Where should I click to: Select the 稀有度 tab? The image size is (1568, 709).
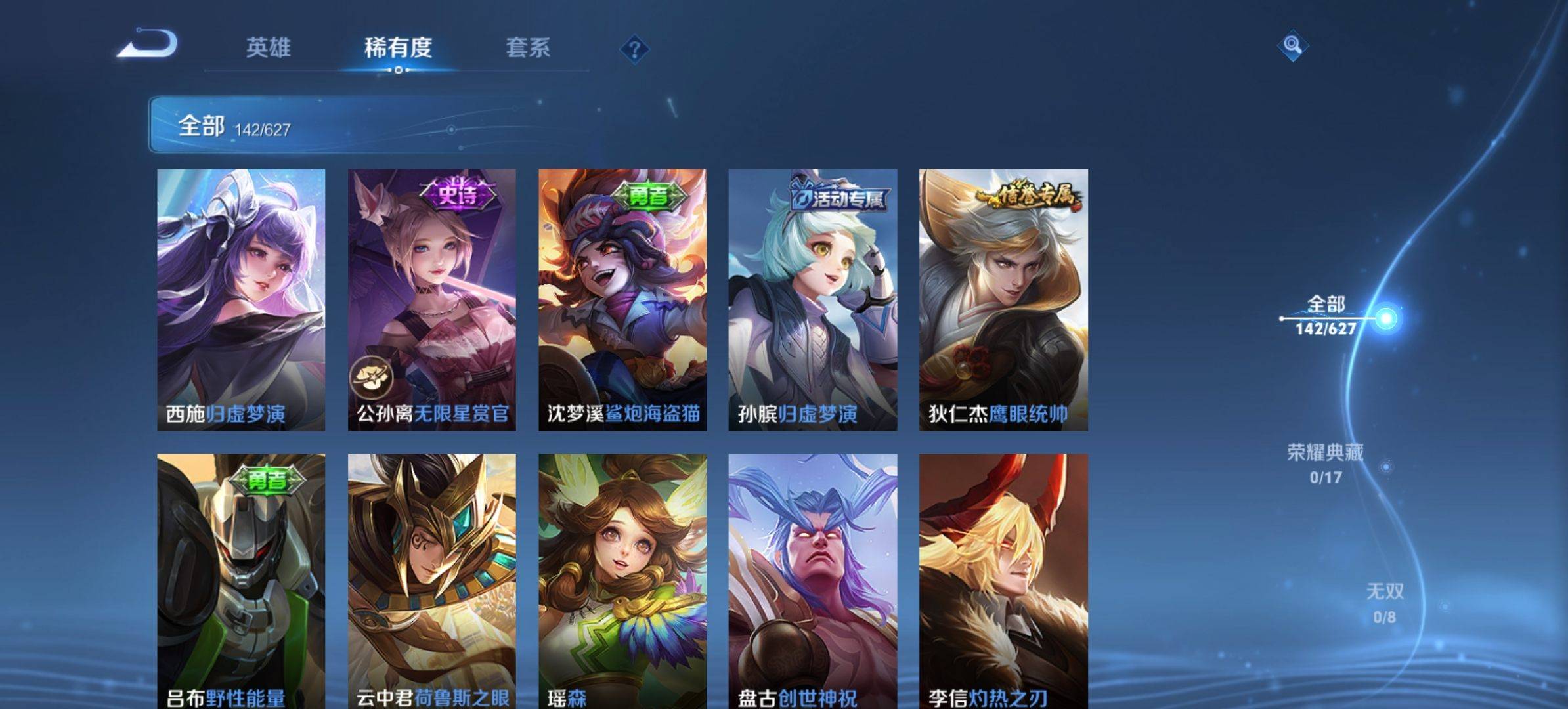tap(398, 48)
